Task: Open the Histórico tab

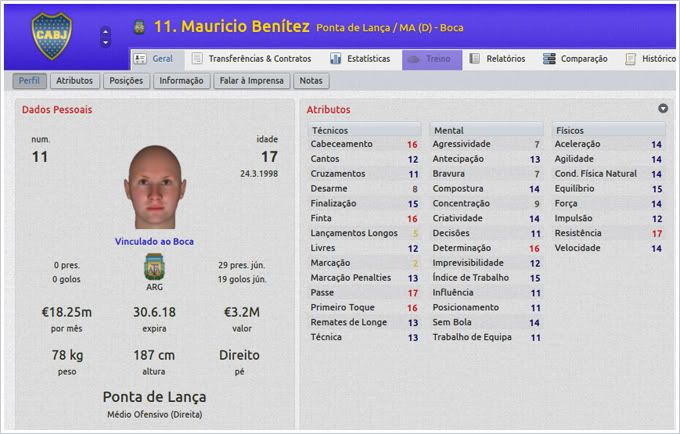Action: 651,59
